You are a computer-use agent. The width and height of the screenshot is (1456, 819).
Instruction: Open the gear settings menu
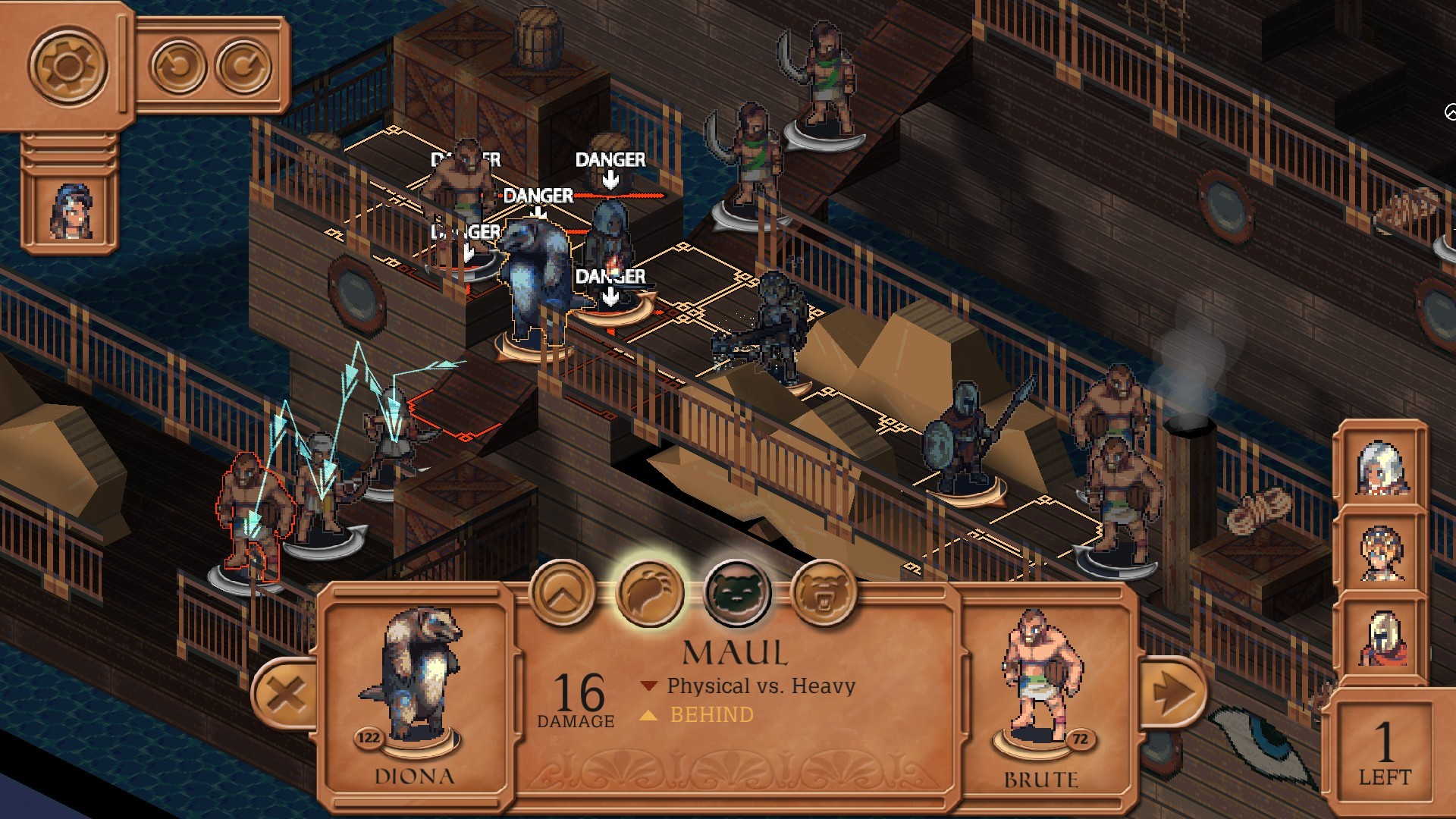(67, 66)
